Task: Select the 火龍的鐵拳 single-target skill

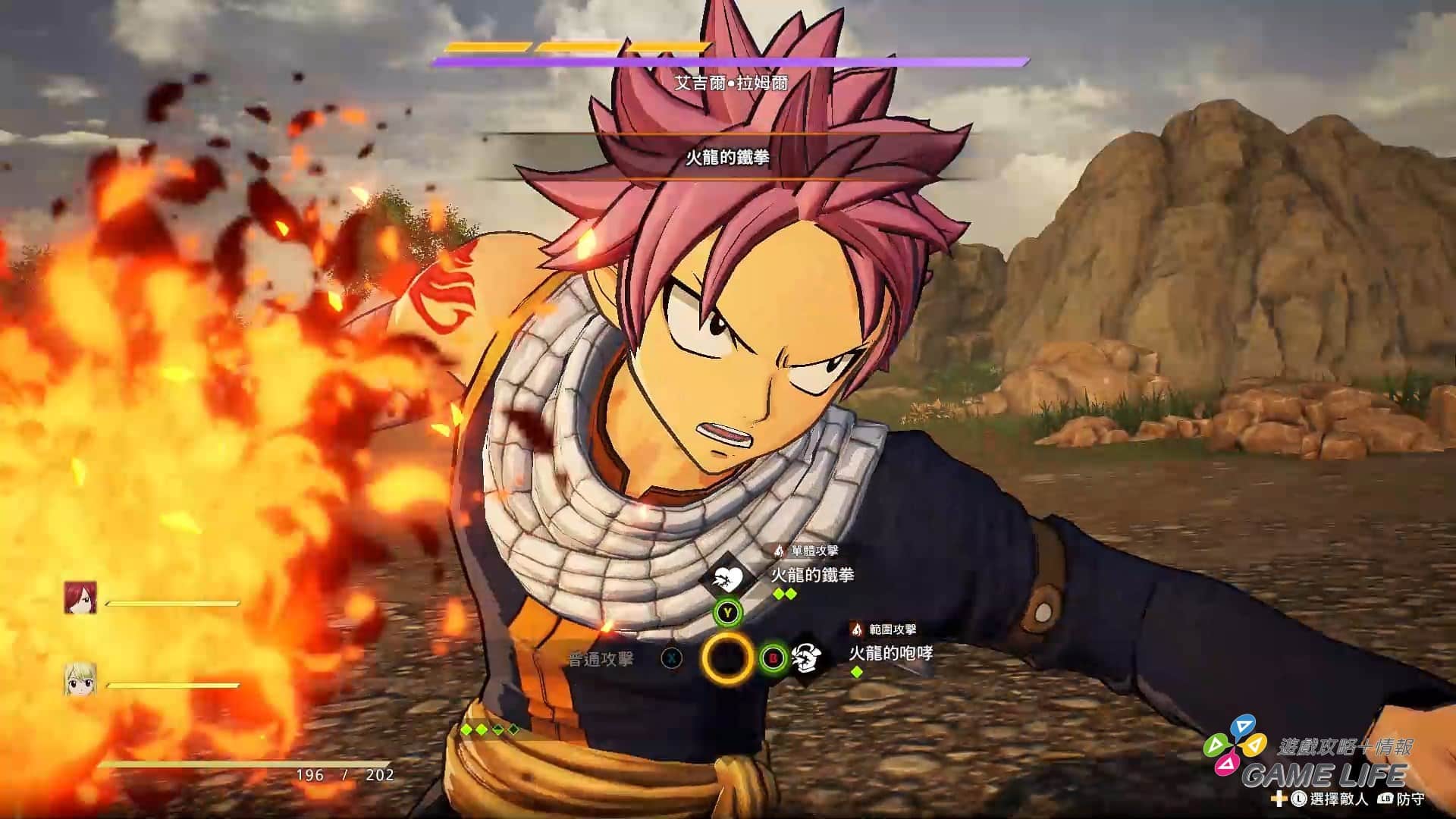Action: tap(812, 575)
